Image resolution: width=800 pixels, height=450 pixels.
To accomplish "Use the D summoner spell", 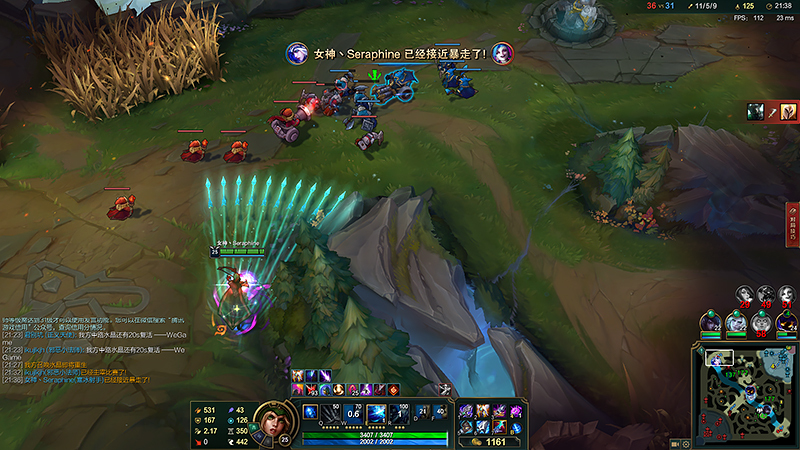I will pos(421,412).
